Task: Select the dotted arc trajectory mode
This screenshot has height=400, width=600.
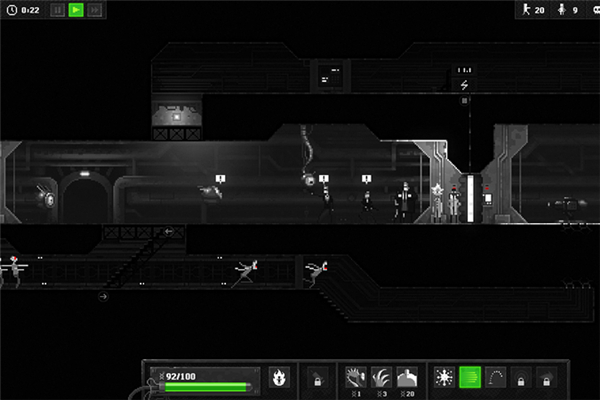Action: pyautogui.click(x=495, y=377)
